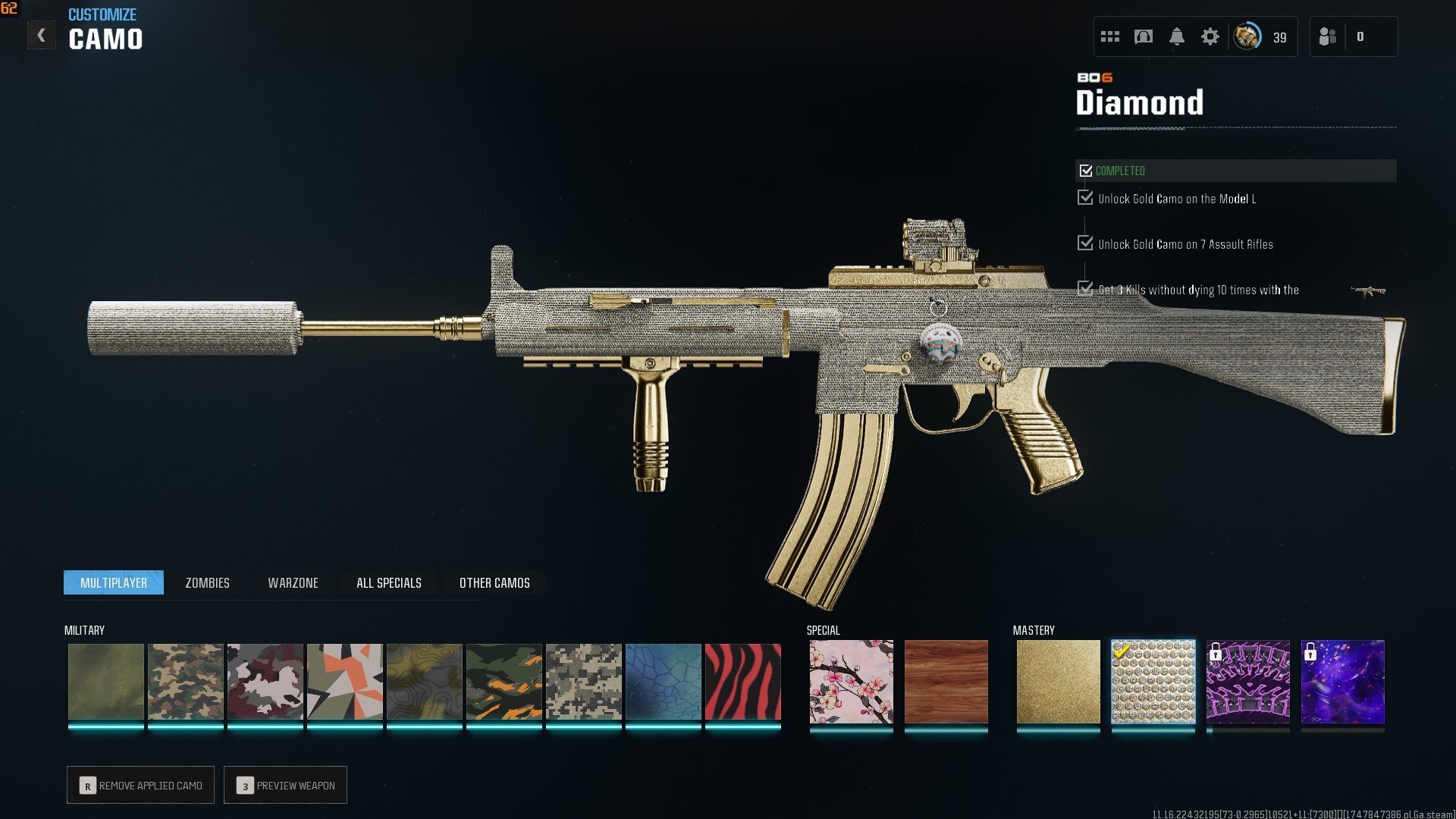1456x819 pixels.
Task: Select the Diamond mastery camo
Action: (1153, 681)
